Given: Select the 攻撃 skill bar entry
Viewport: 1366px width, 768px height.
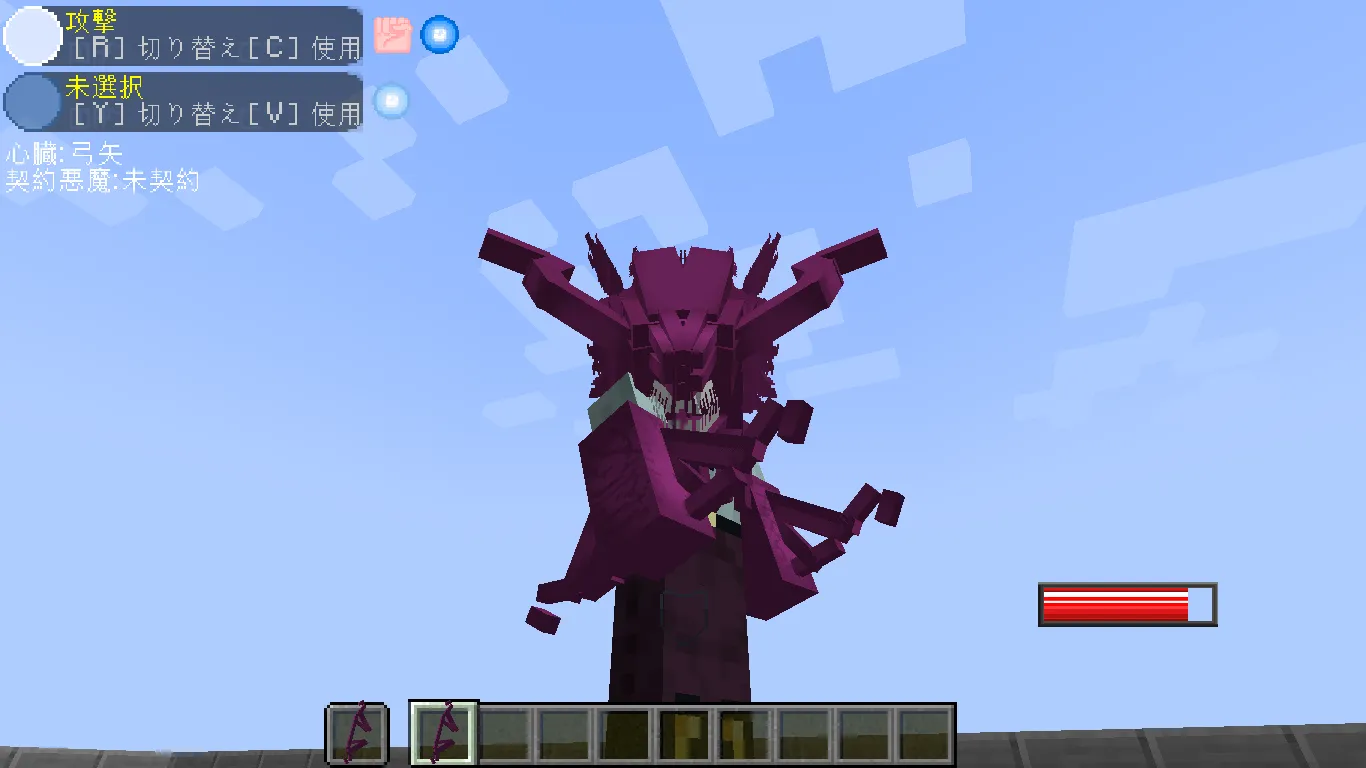Looking at the screenshot, I should (x=185, y=35).
